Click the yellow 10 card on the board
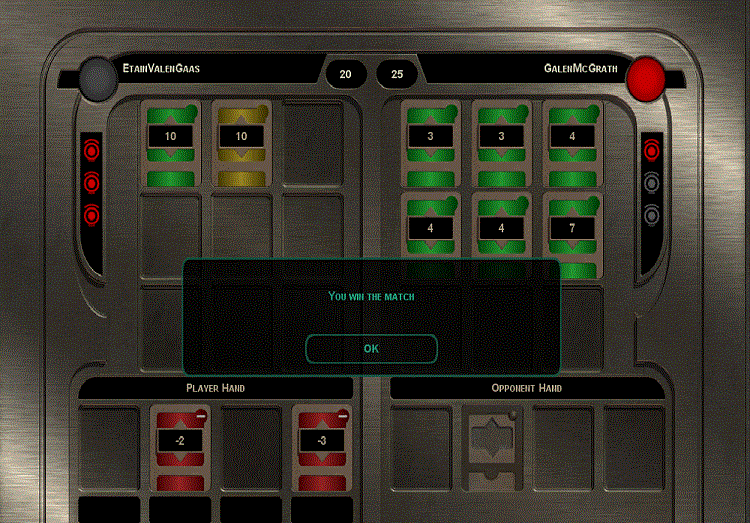 tap(241, 142)
